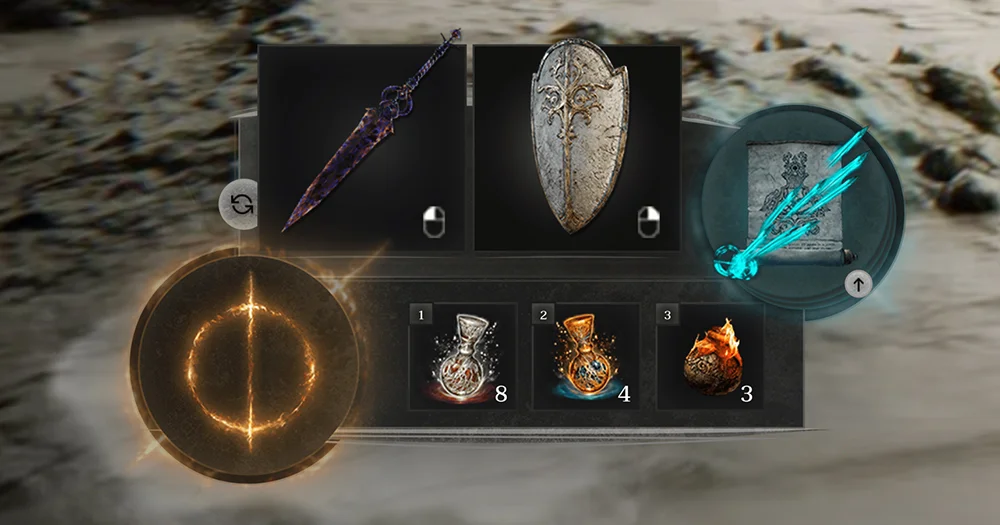The width and height of the screenshot is (1000, 525).
Task: Use the cerulean tears flask in slot 2
Action: (585, 357)
